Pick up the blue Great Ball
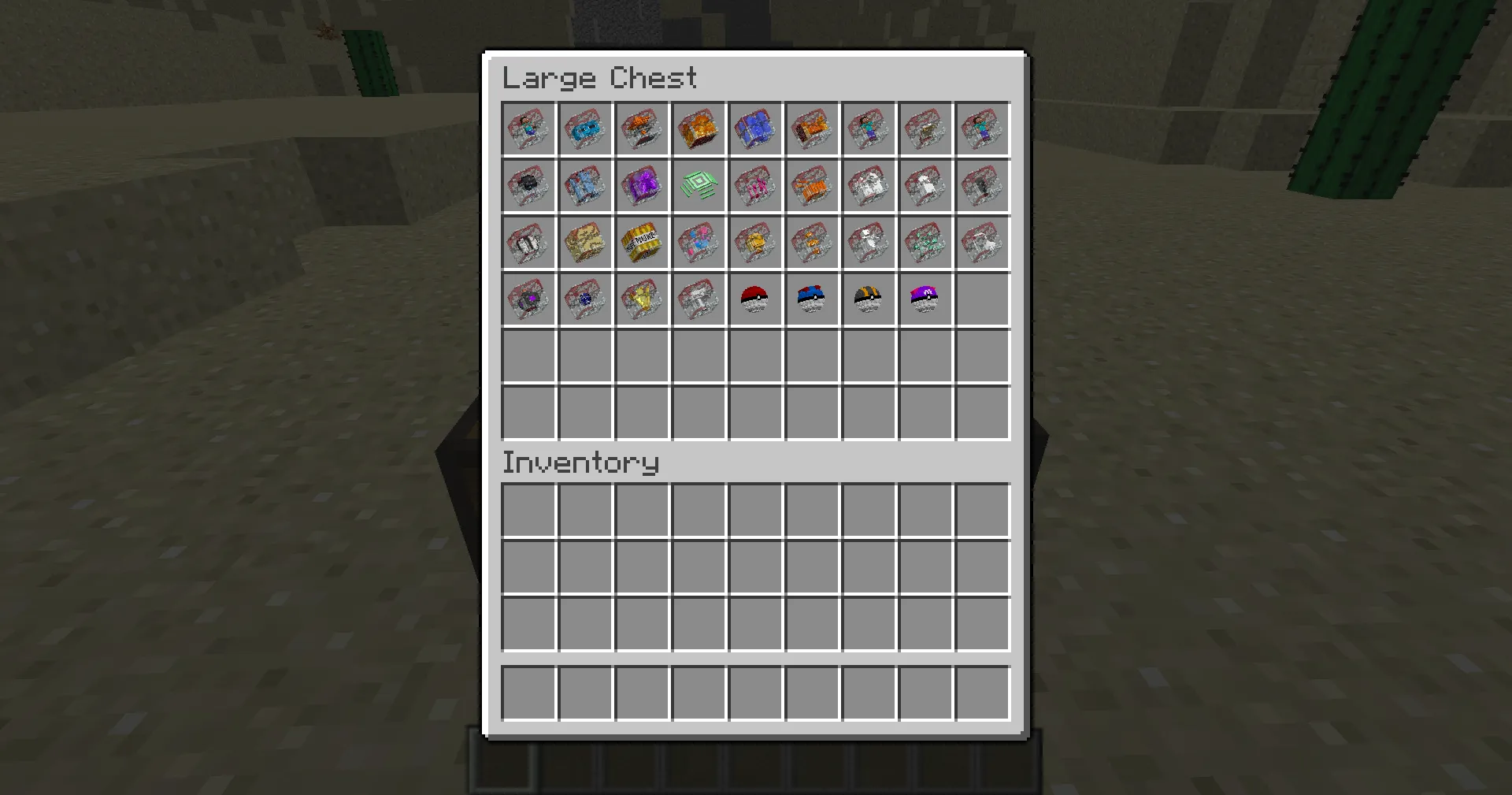 click(812, 299)
